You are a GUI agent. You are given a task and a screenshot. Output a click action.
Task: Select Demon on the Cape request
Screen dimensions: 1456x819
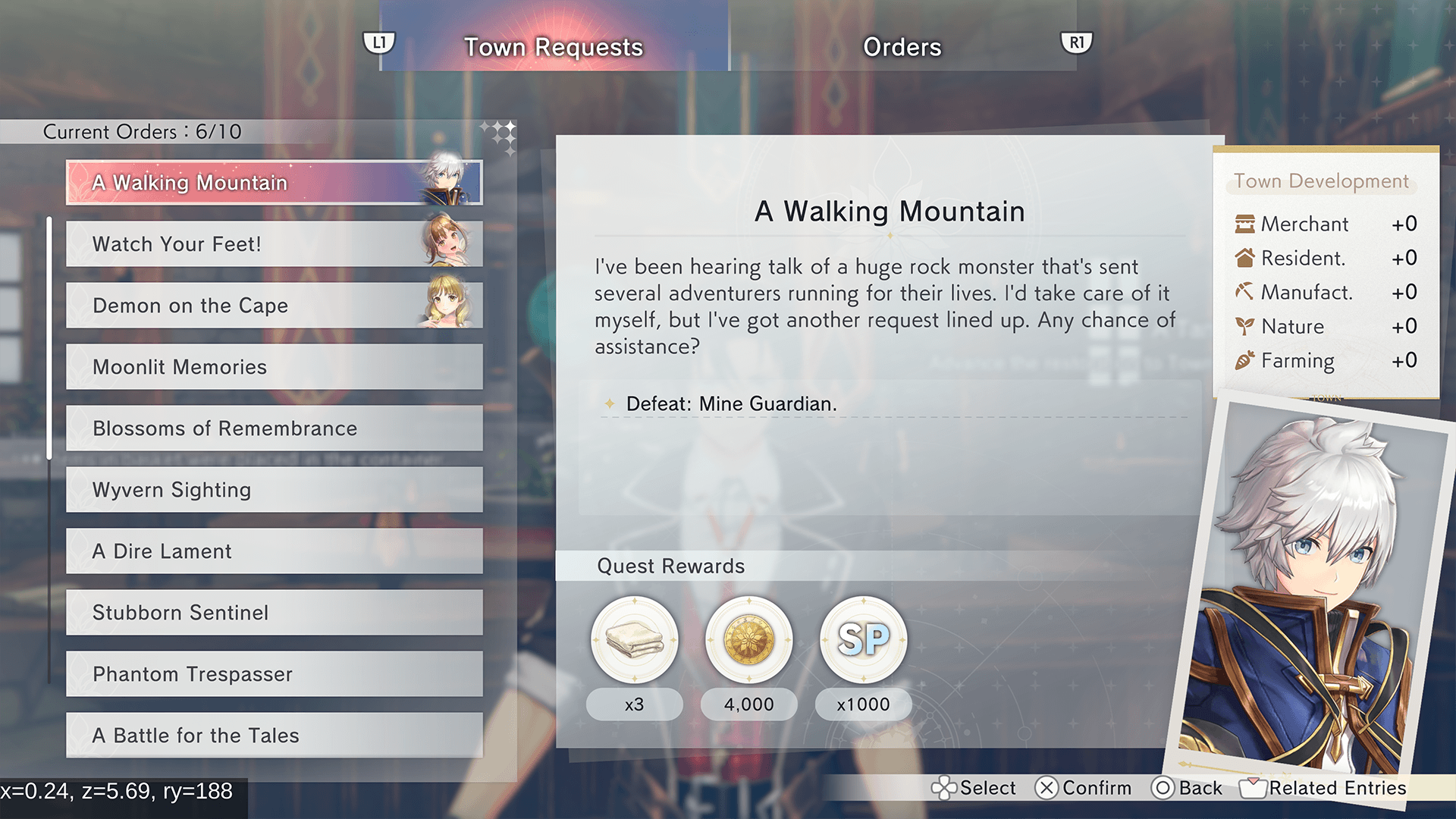274,306
